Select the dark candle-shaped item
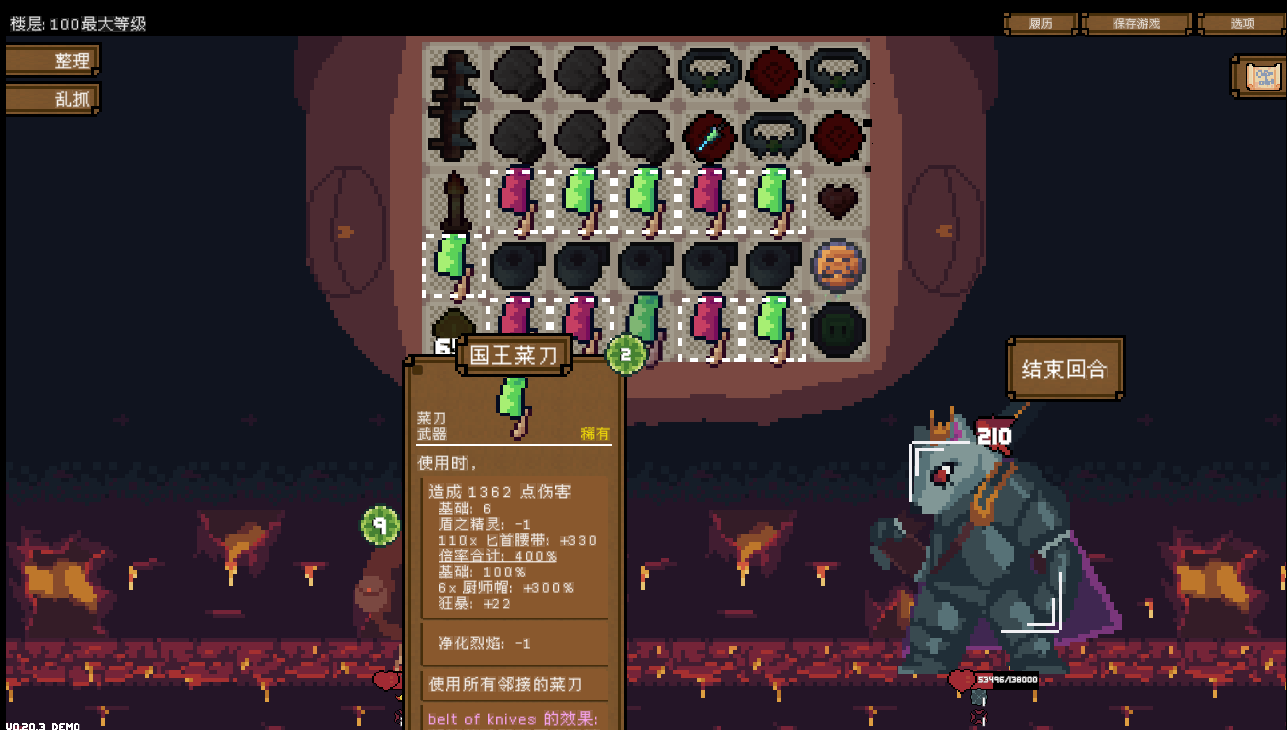This screenshot has height=730, width=1287. point(454,201)
